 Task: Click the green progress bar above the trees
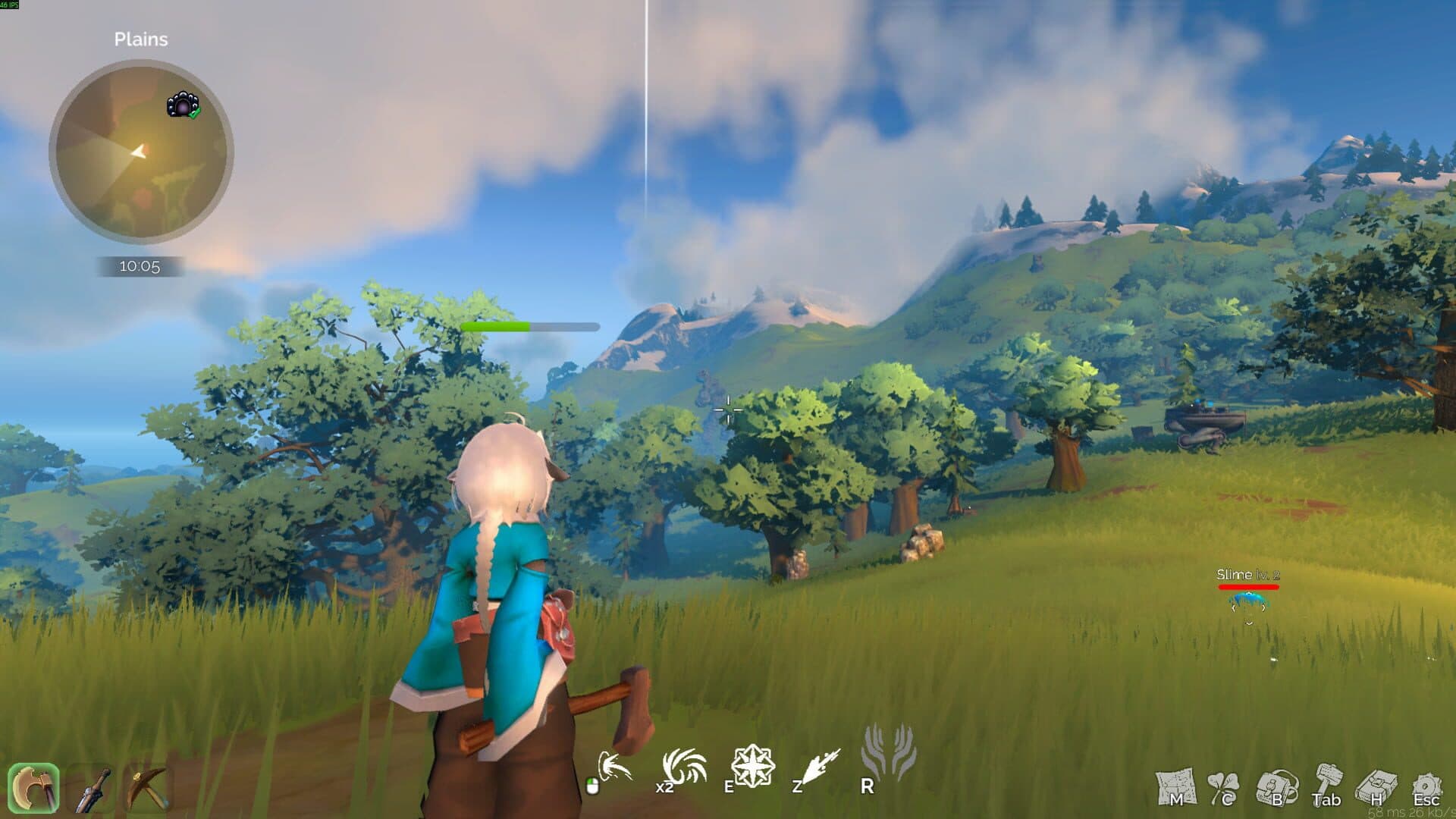point(497,325)
